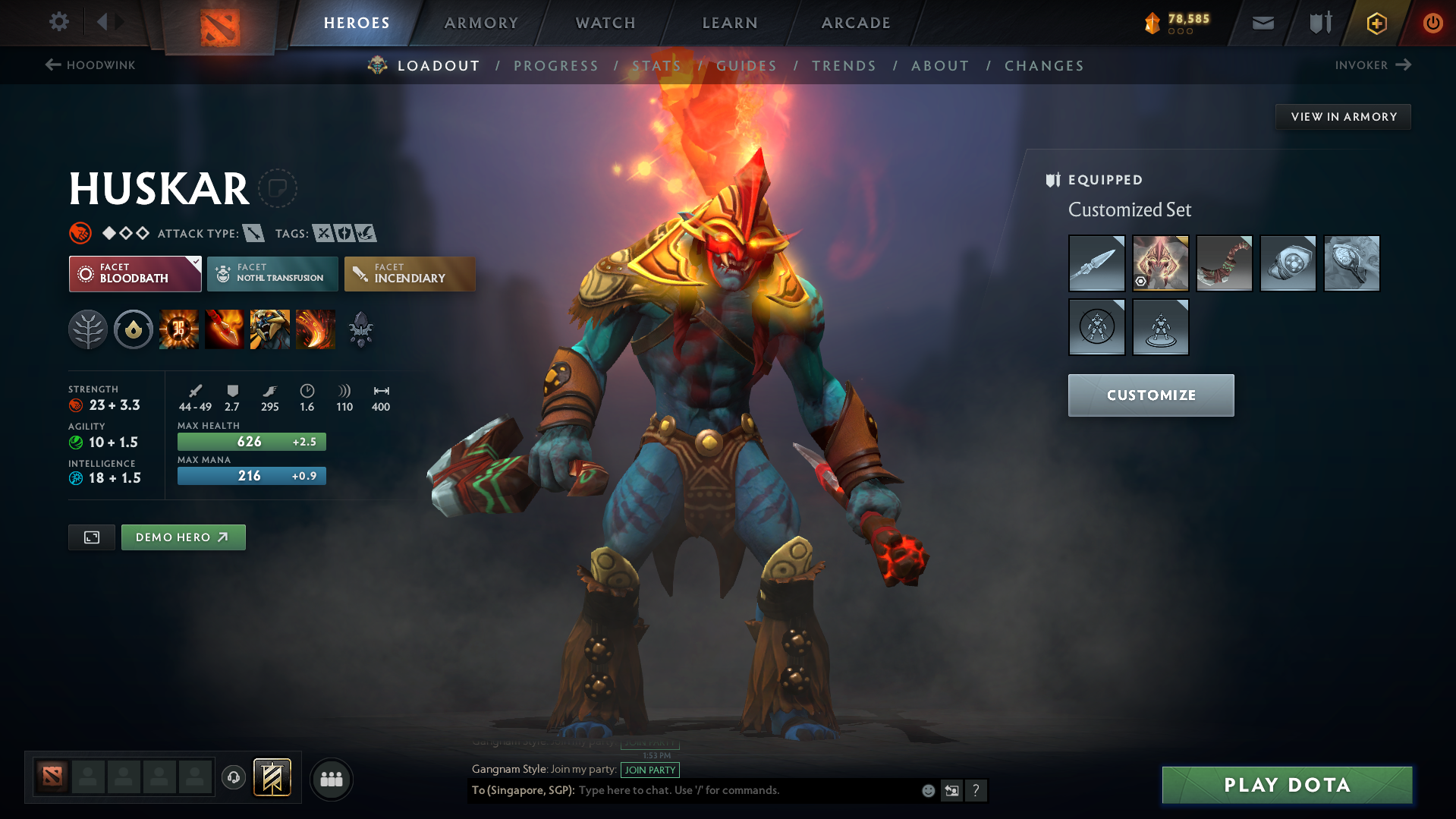Open the Berserker's Blood passive ability icon
The height and width of the screenshot is (819, 1456).
tap(270, 329)
